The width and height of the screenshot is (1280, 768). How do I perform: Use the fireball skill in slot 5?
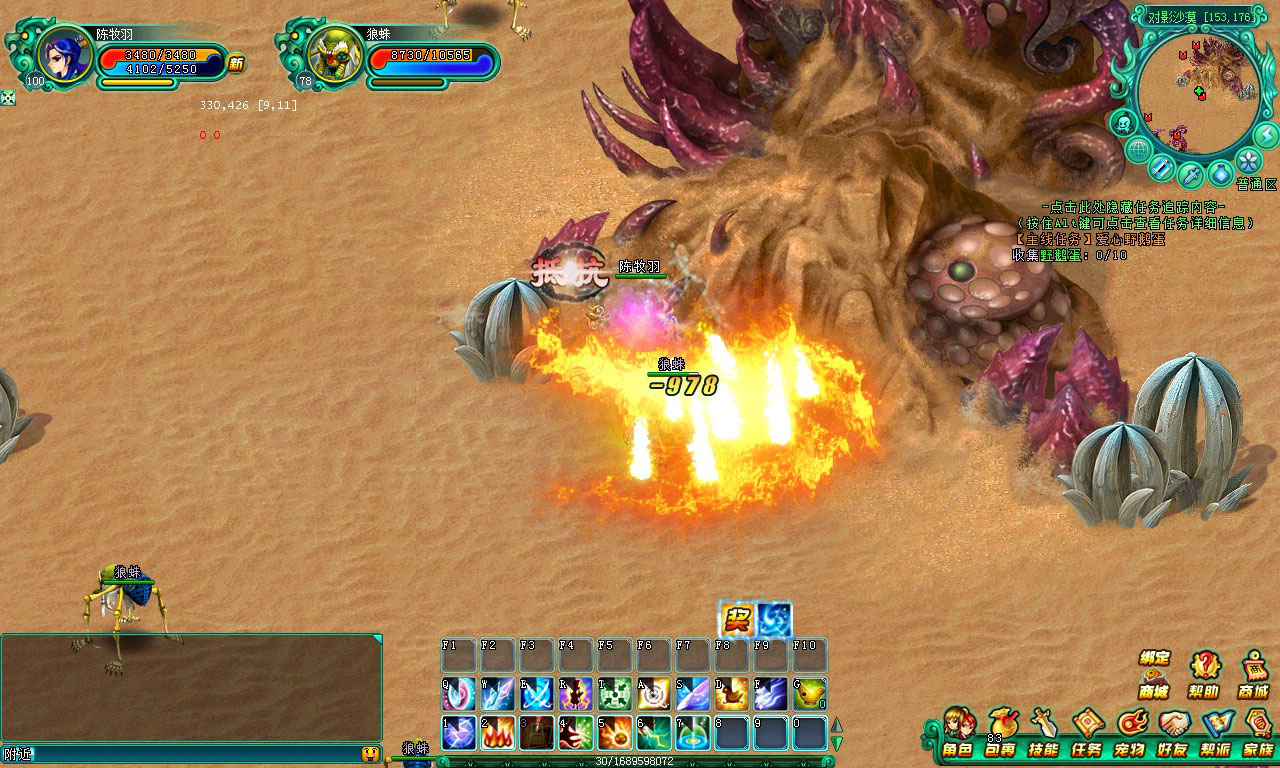pyautogui.click(x=615, y=733)
